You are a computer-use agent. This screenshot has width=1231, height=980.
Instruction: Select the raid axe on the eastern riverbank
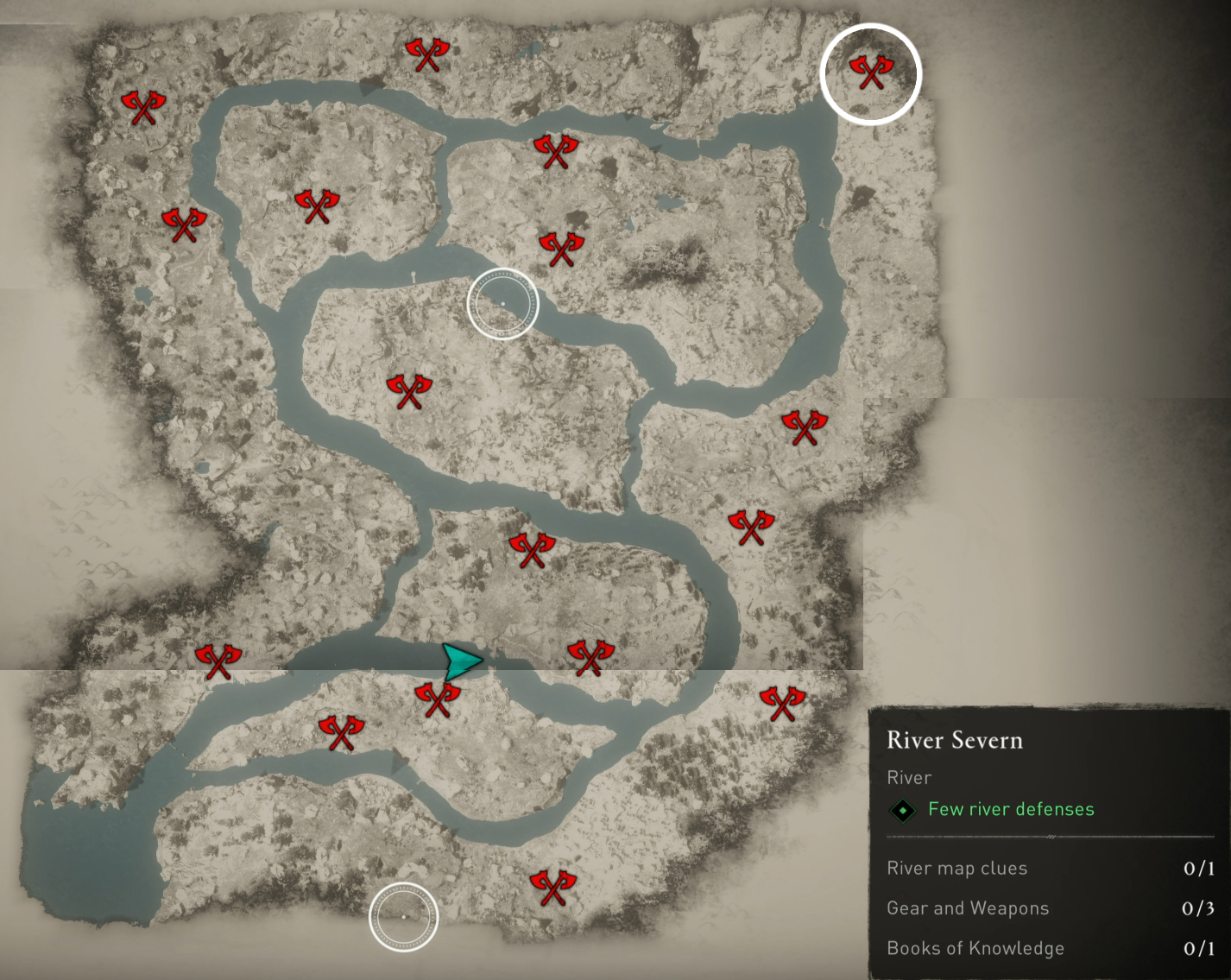803,427
